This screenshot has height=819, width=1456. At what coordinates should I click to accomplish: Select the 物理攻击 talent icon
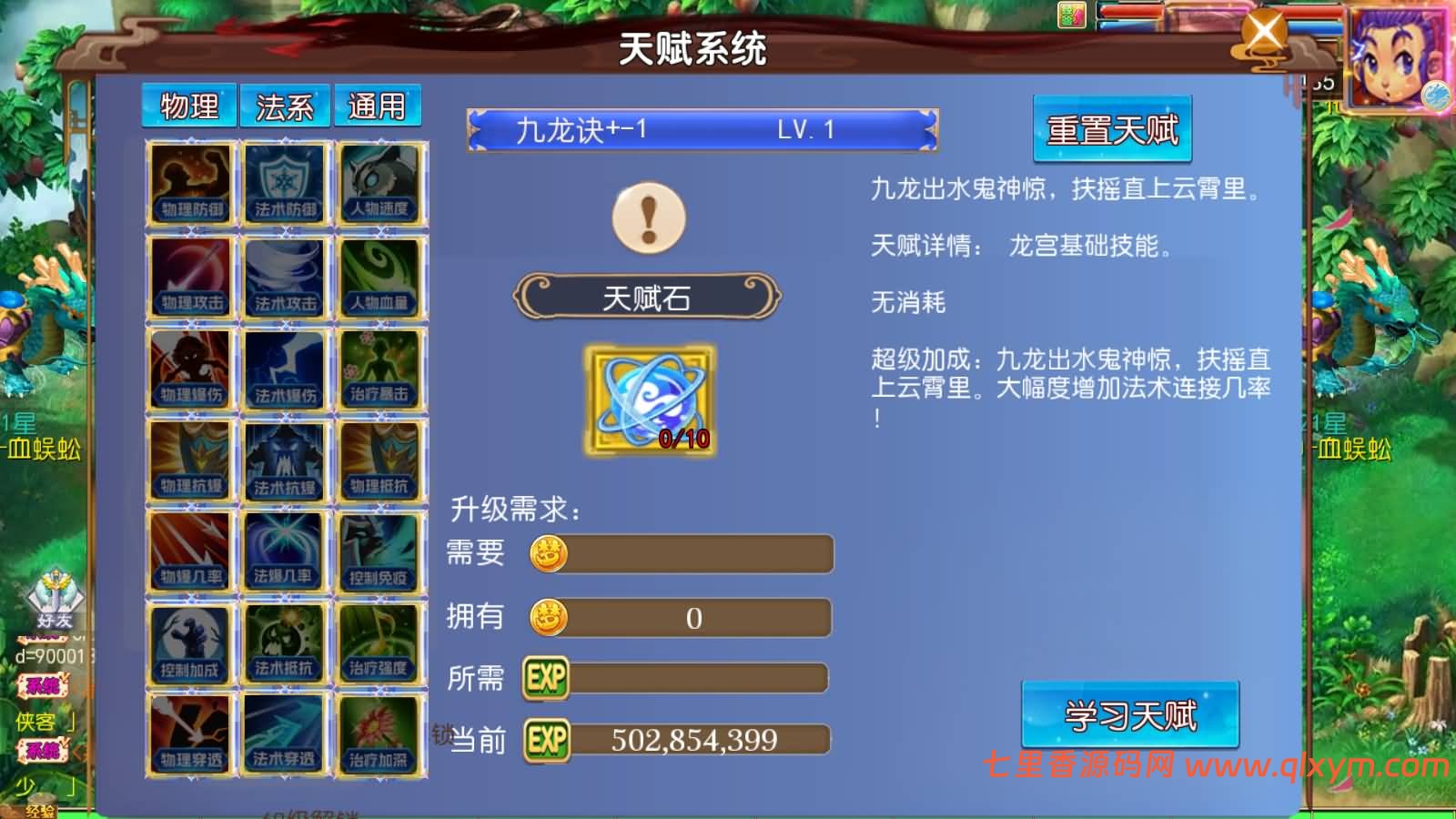187,276
